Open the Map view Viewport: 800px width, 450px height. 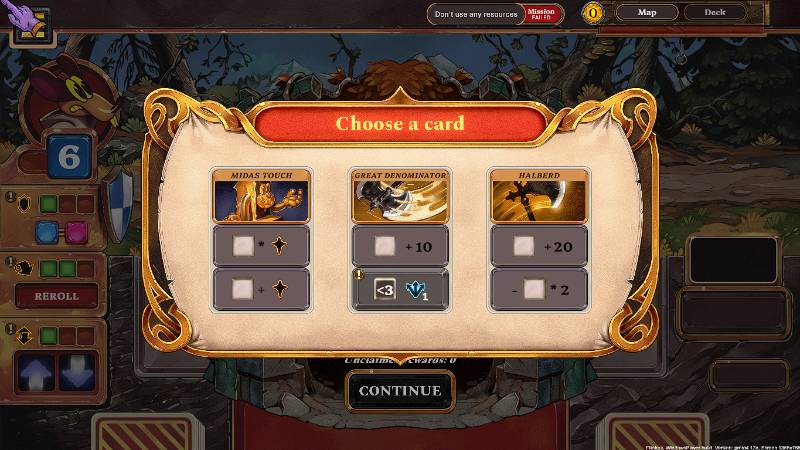[x=648, y=13]
